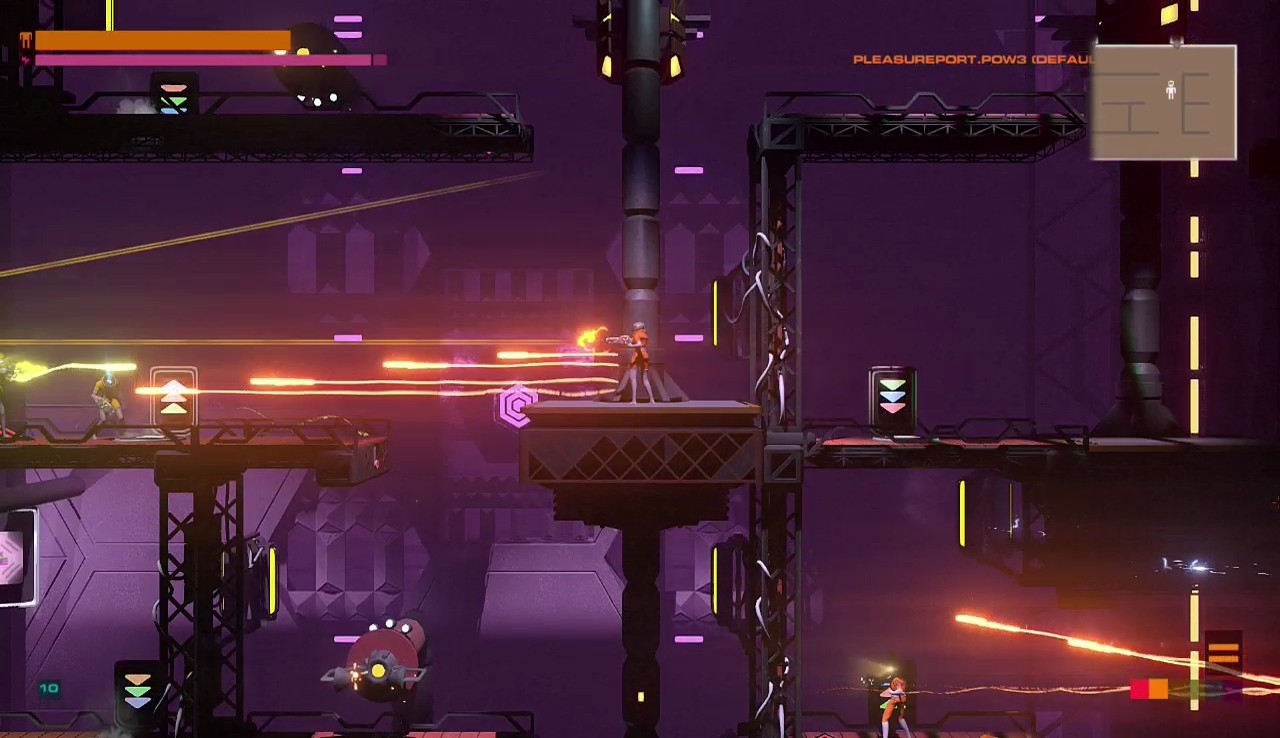Click the peach-and-green arrow panel below the health bars
The image size is (1280, 738).
(x=172, y=95)
